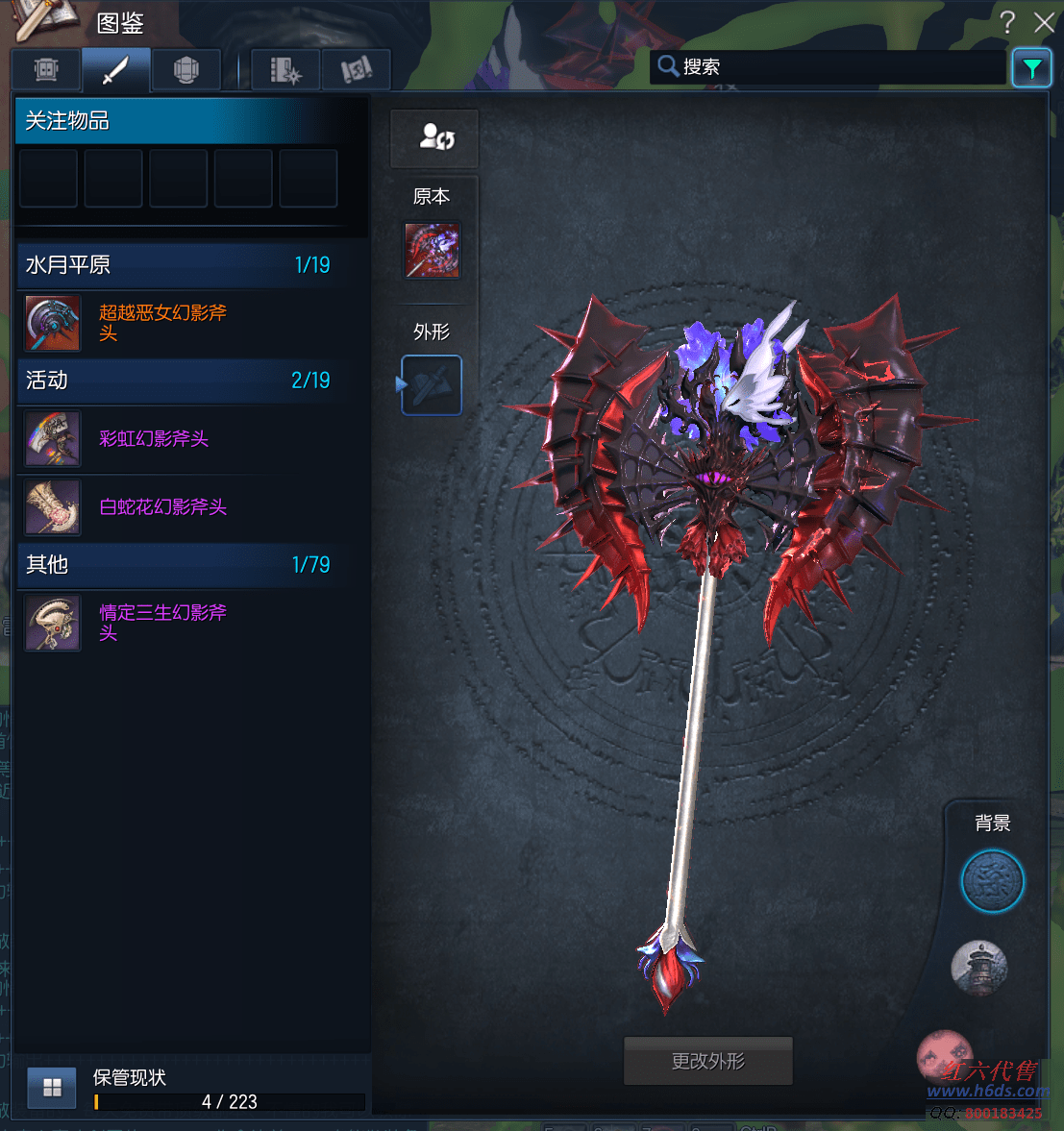1064x1131 pixels.
Task: Select the 原本 weapon thumbnail
Action: [x=432, y=251]
